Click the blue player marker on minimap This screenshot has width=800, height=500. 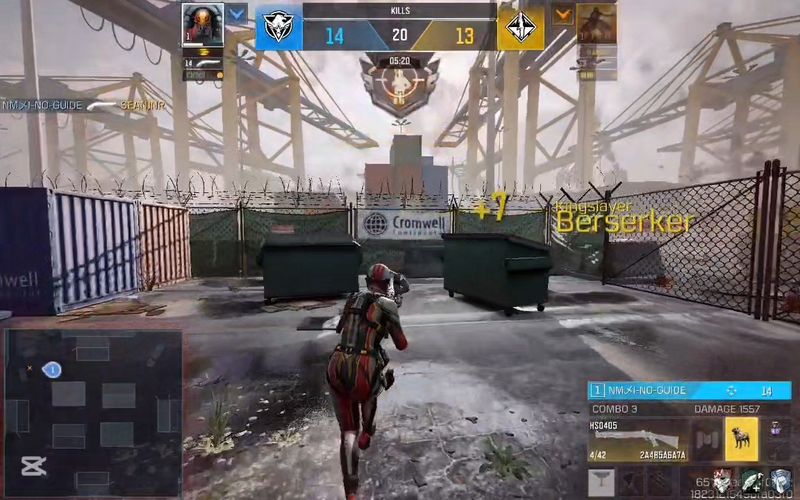click(x=52, y=370)
